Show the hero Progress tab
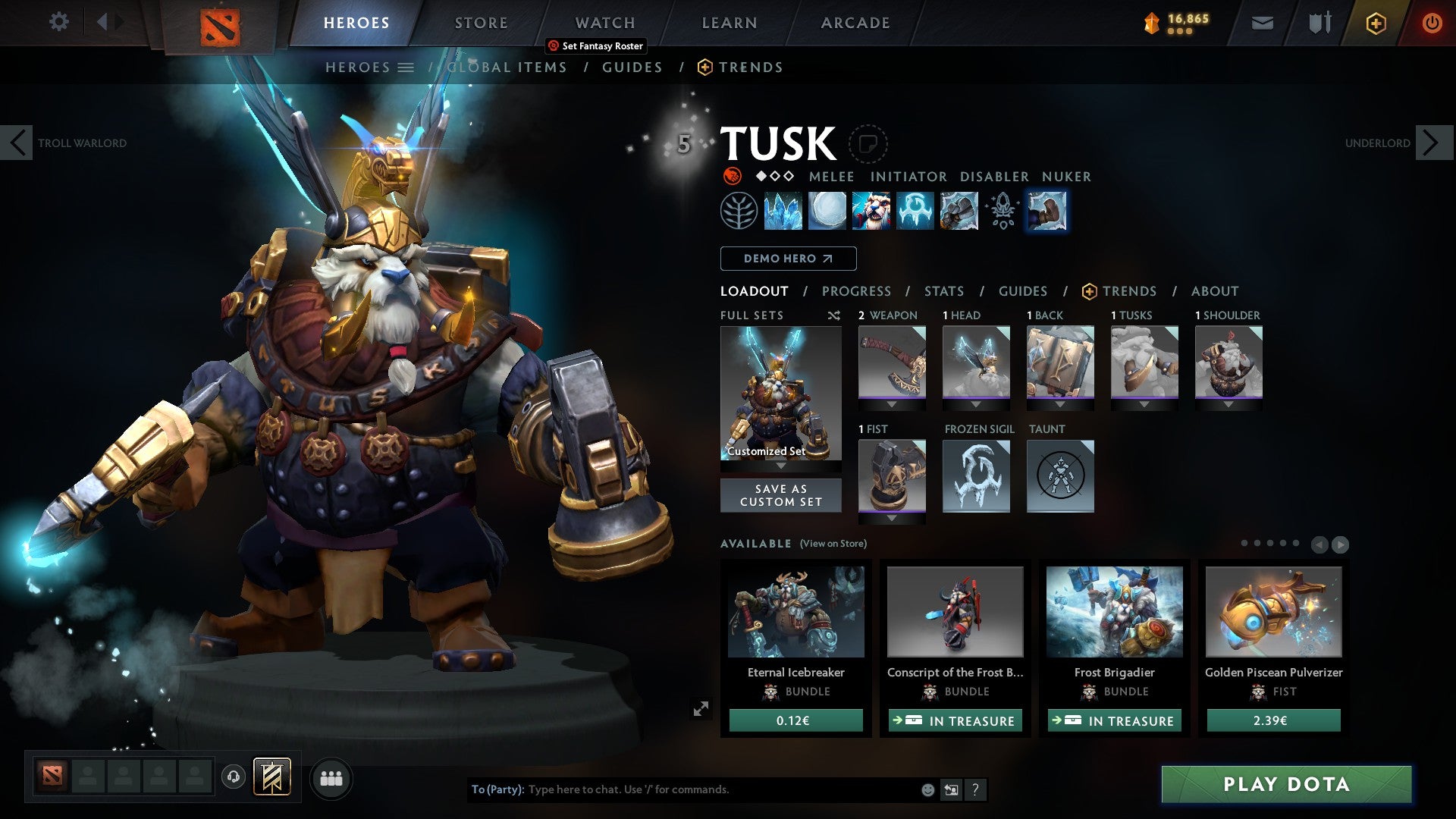This screenshot has height=819, width=1456. pos(856,291)
